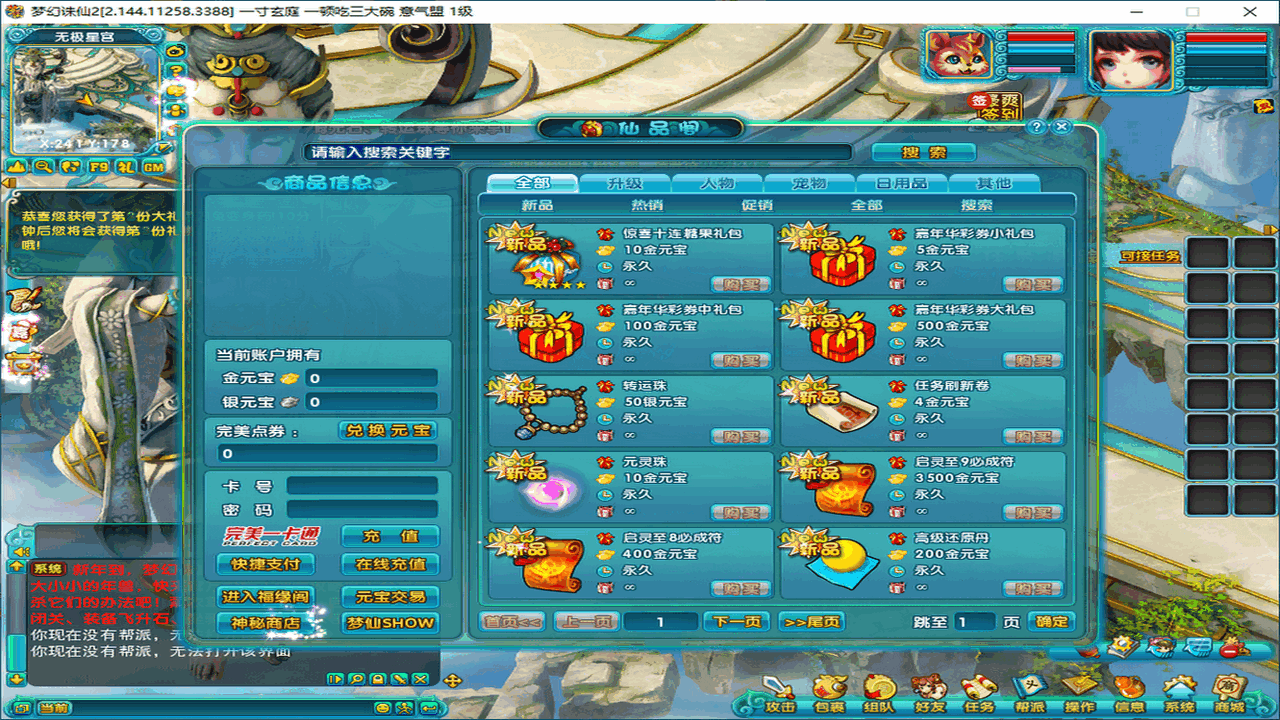Click the 兑换元宝 exchange button

(x=388, y=430)
